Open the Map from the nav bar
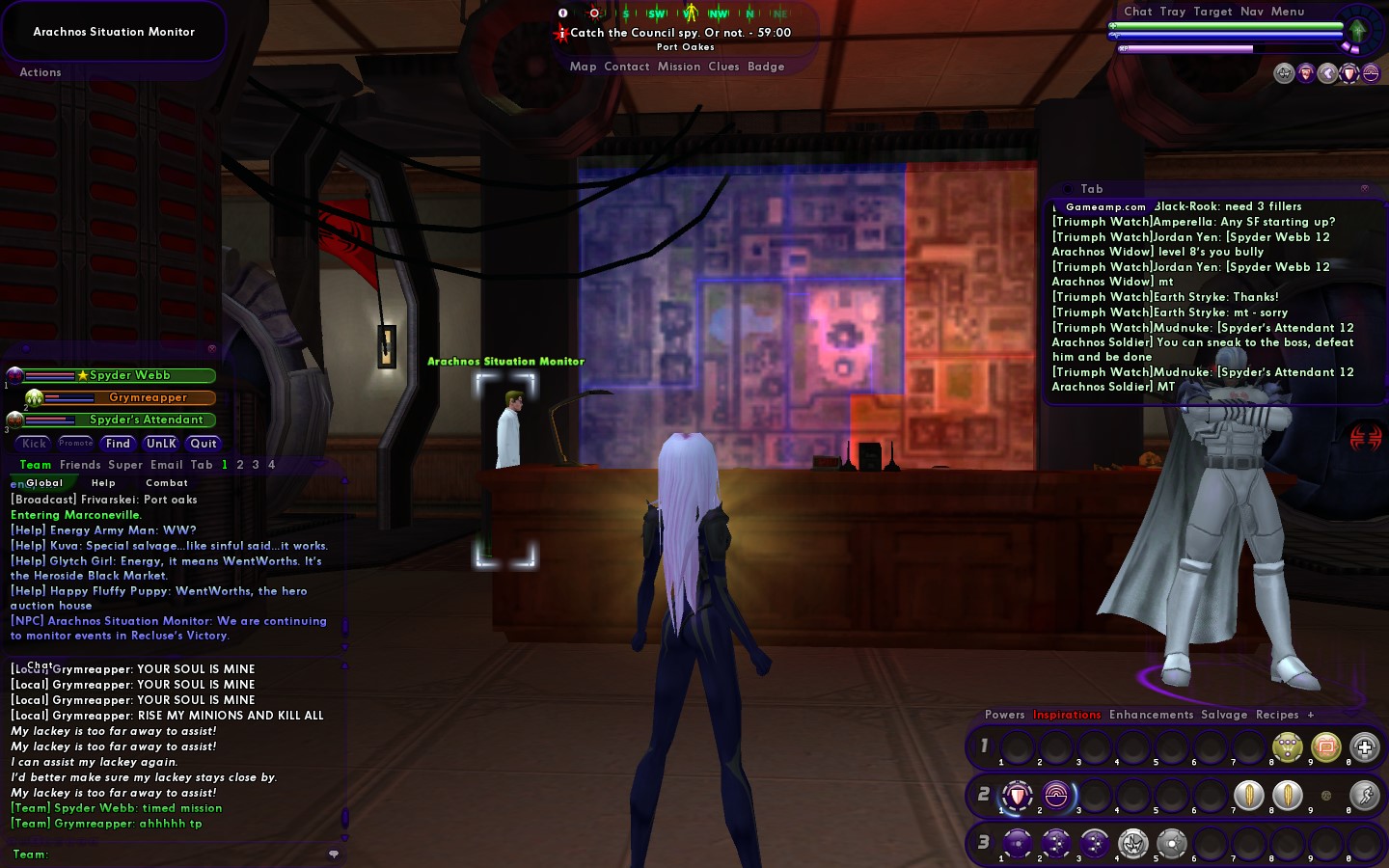Screen dimensions: 1389x868 coord(583,67)
